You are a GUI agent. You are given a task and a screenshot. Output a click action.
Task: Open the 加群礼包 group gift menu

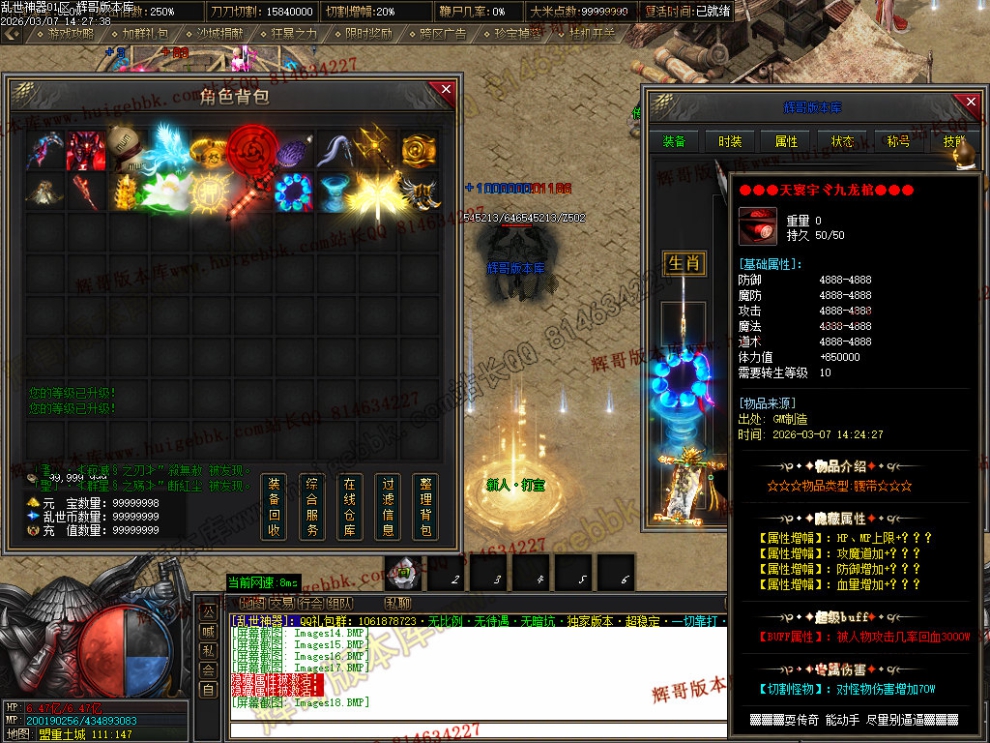(x=145, y=33)
